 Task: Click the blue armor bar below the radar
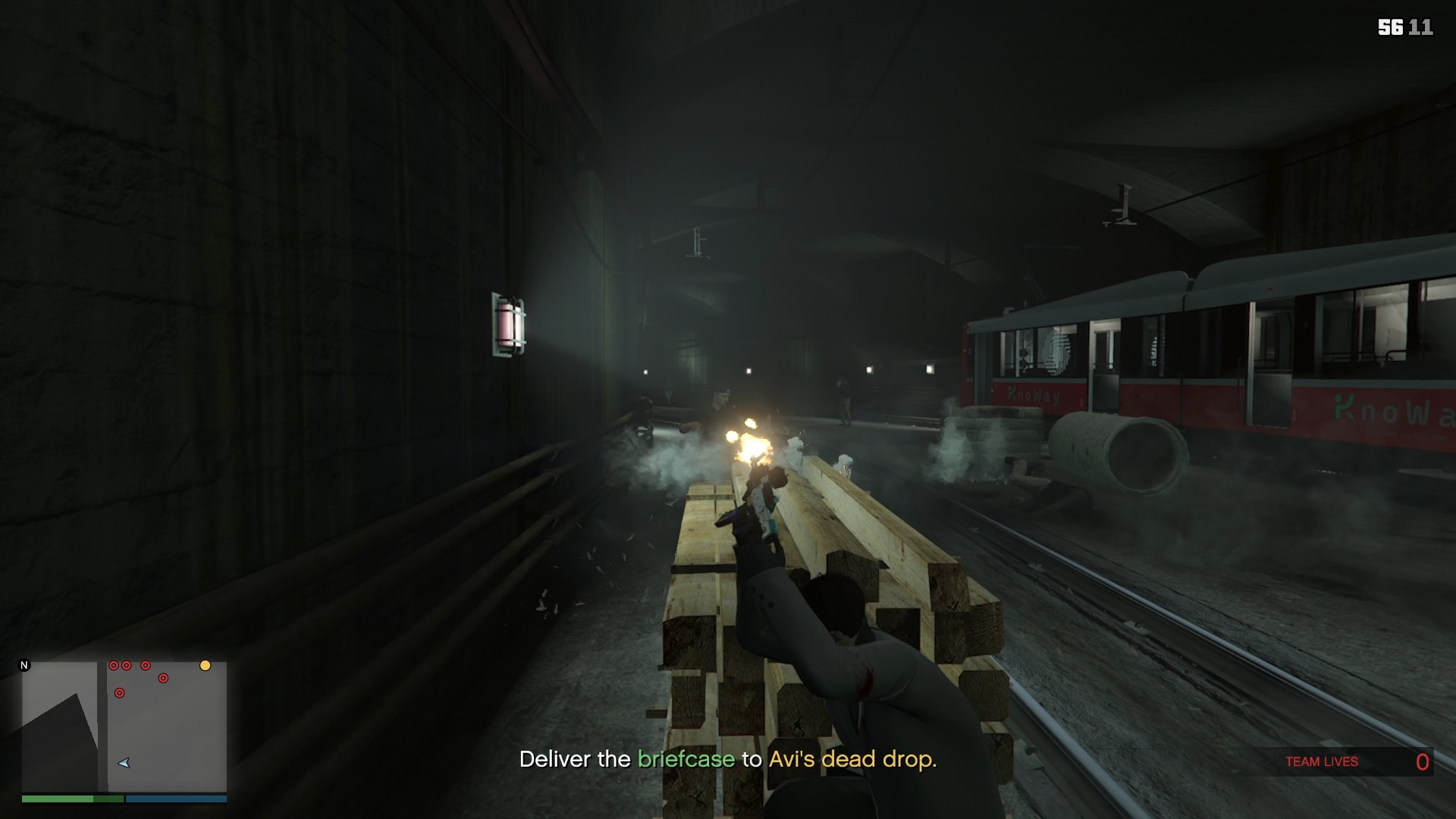click(x=176, y=799)
